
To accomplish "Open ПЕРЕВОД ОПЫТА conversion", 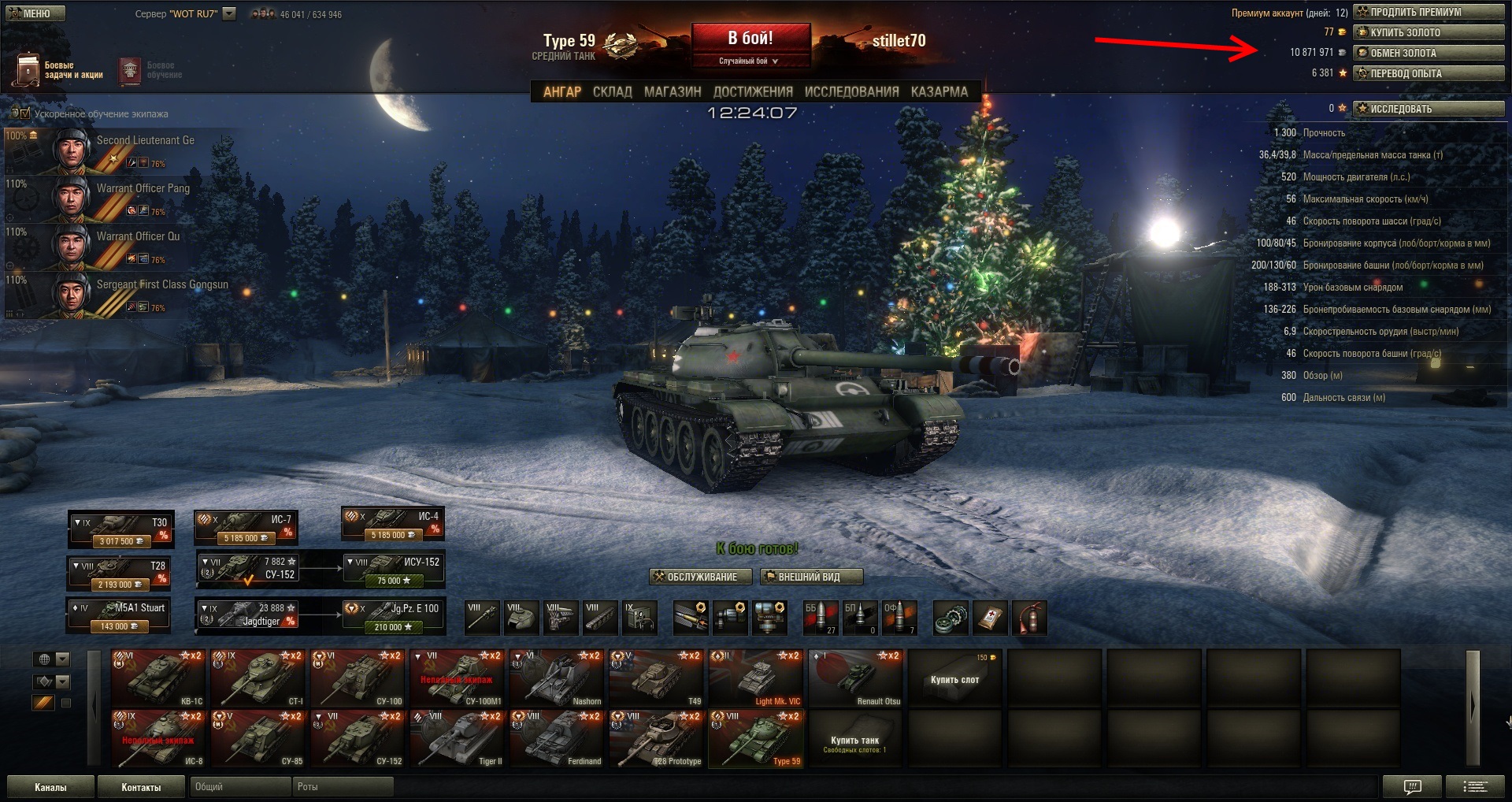I will pyautogui.click(x=1429, y=73).
